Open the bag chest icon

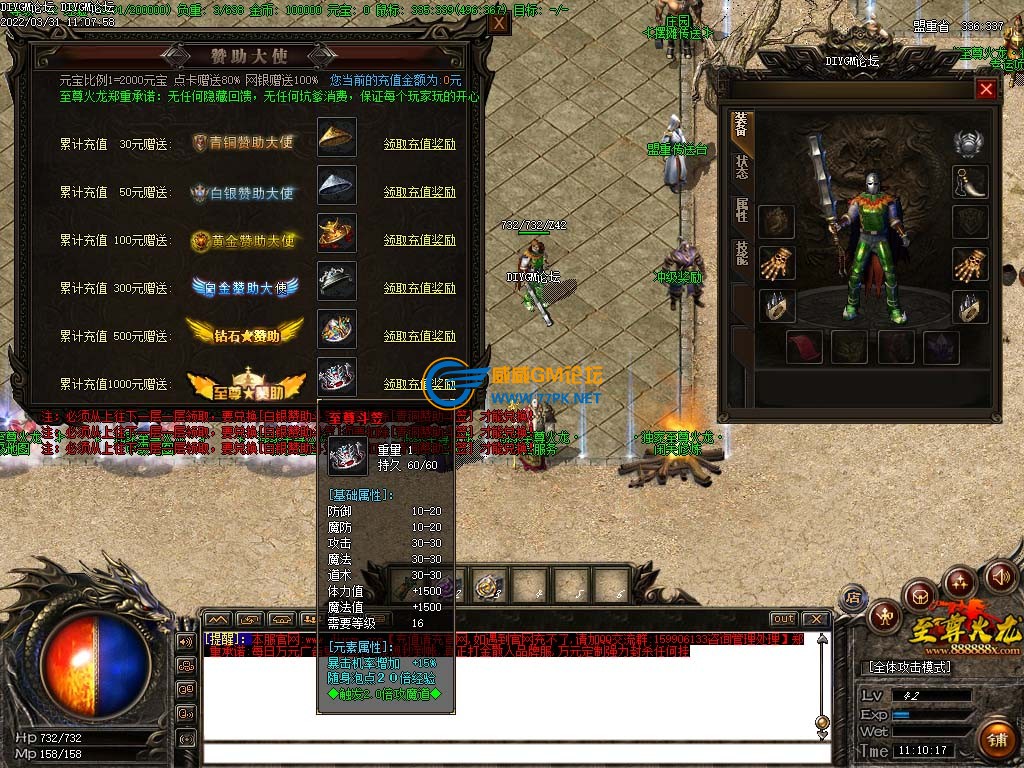(920, 596)
